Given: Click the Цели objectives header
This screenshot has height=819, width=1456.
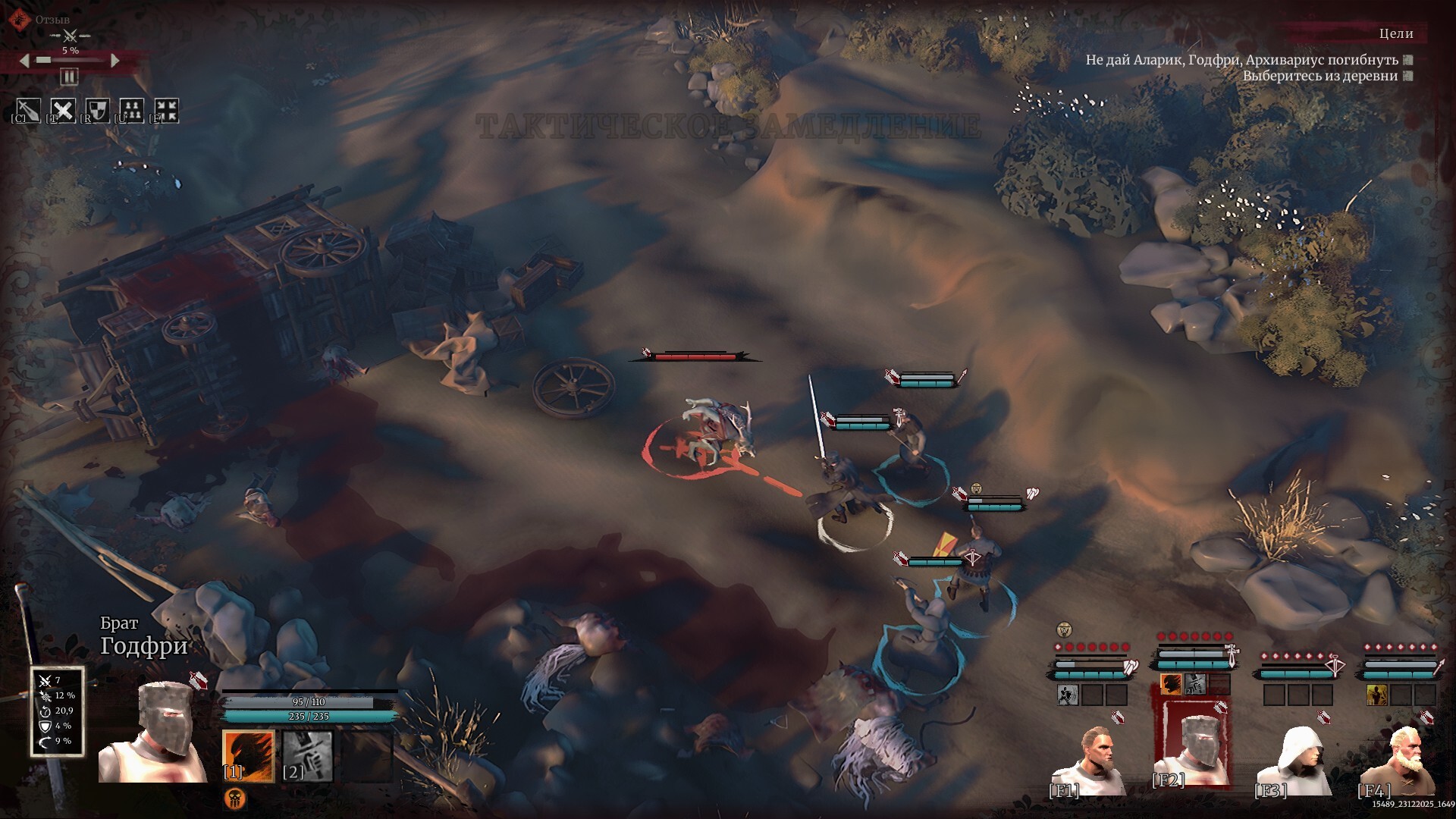Looking at the screenshot, I should 1395,33.
